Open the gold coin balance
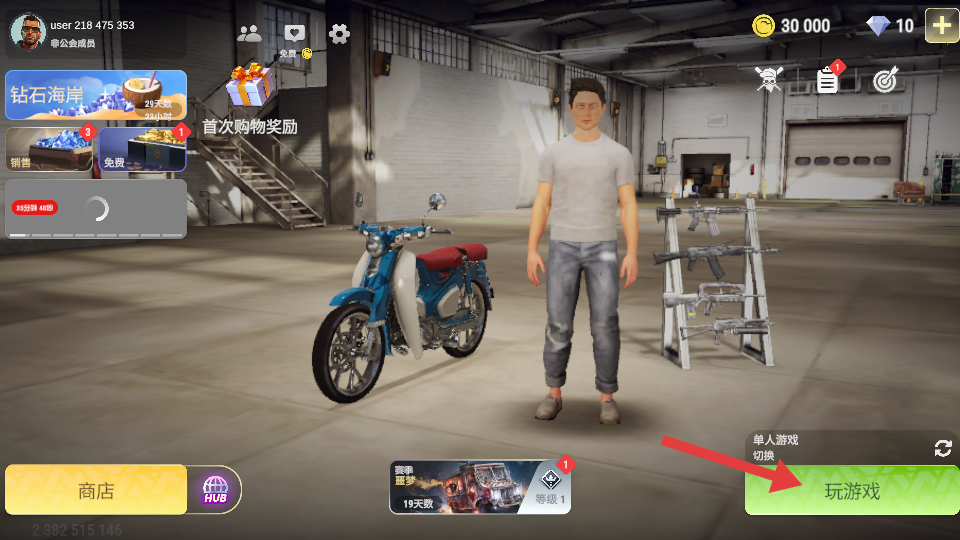 pos(793,26)
